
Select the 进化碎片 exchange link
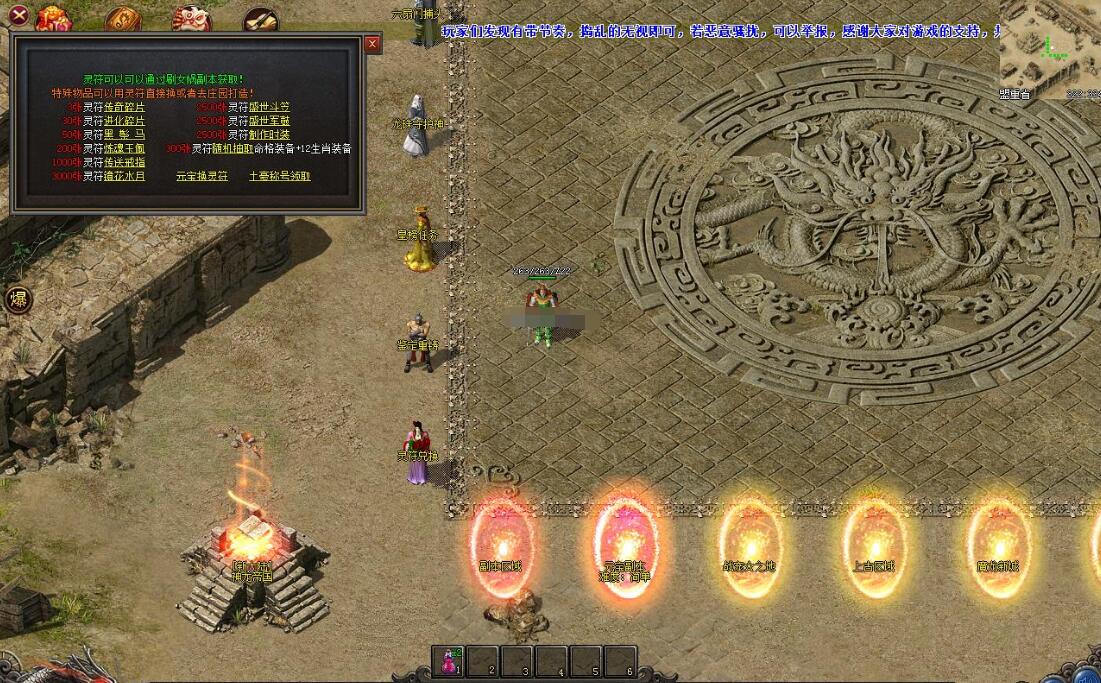coord(124,121)
